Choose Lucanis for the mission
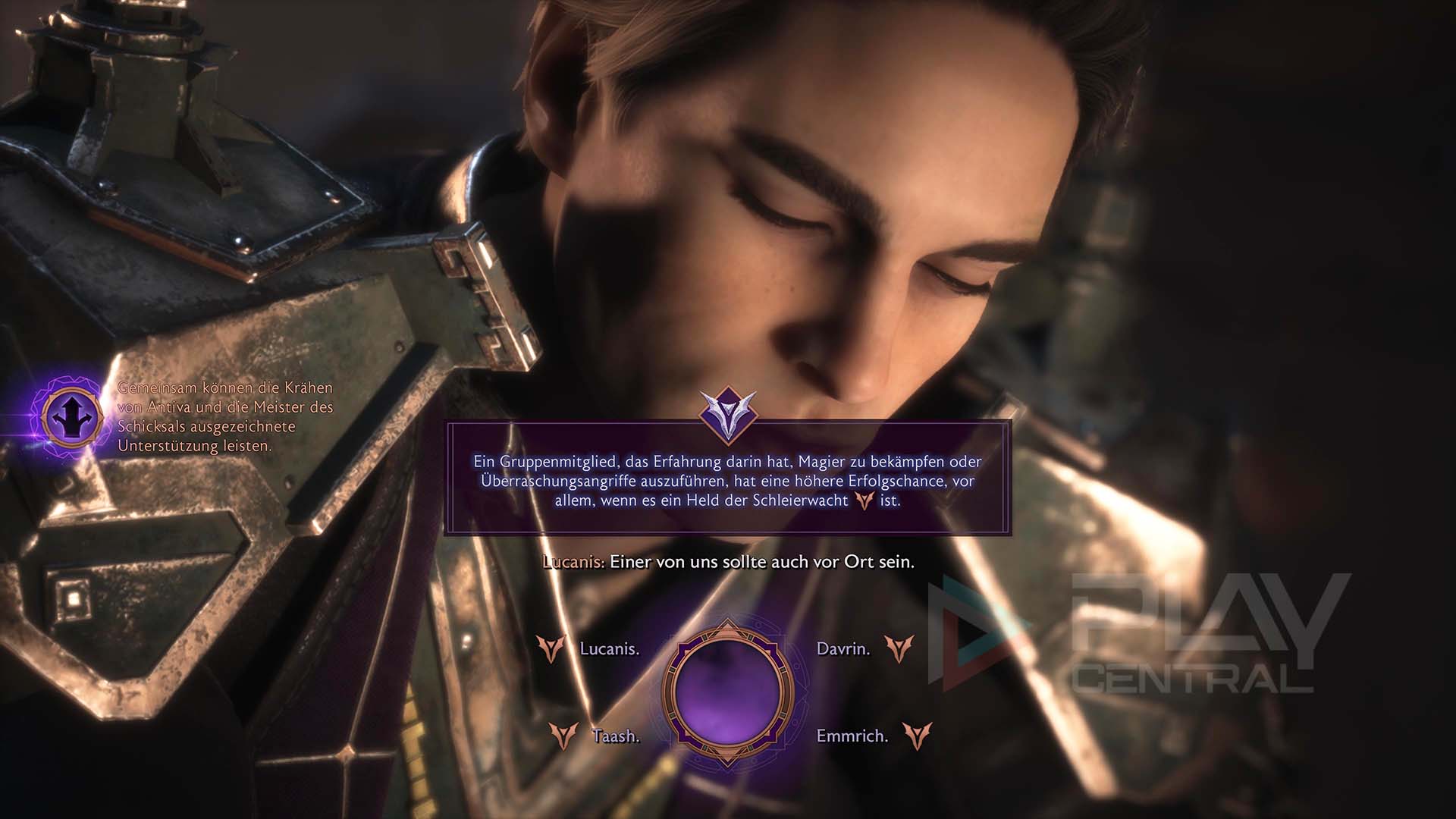The width and height of the screenshot is (1456, 819). (609, 649)
